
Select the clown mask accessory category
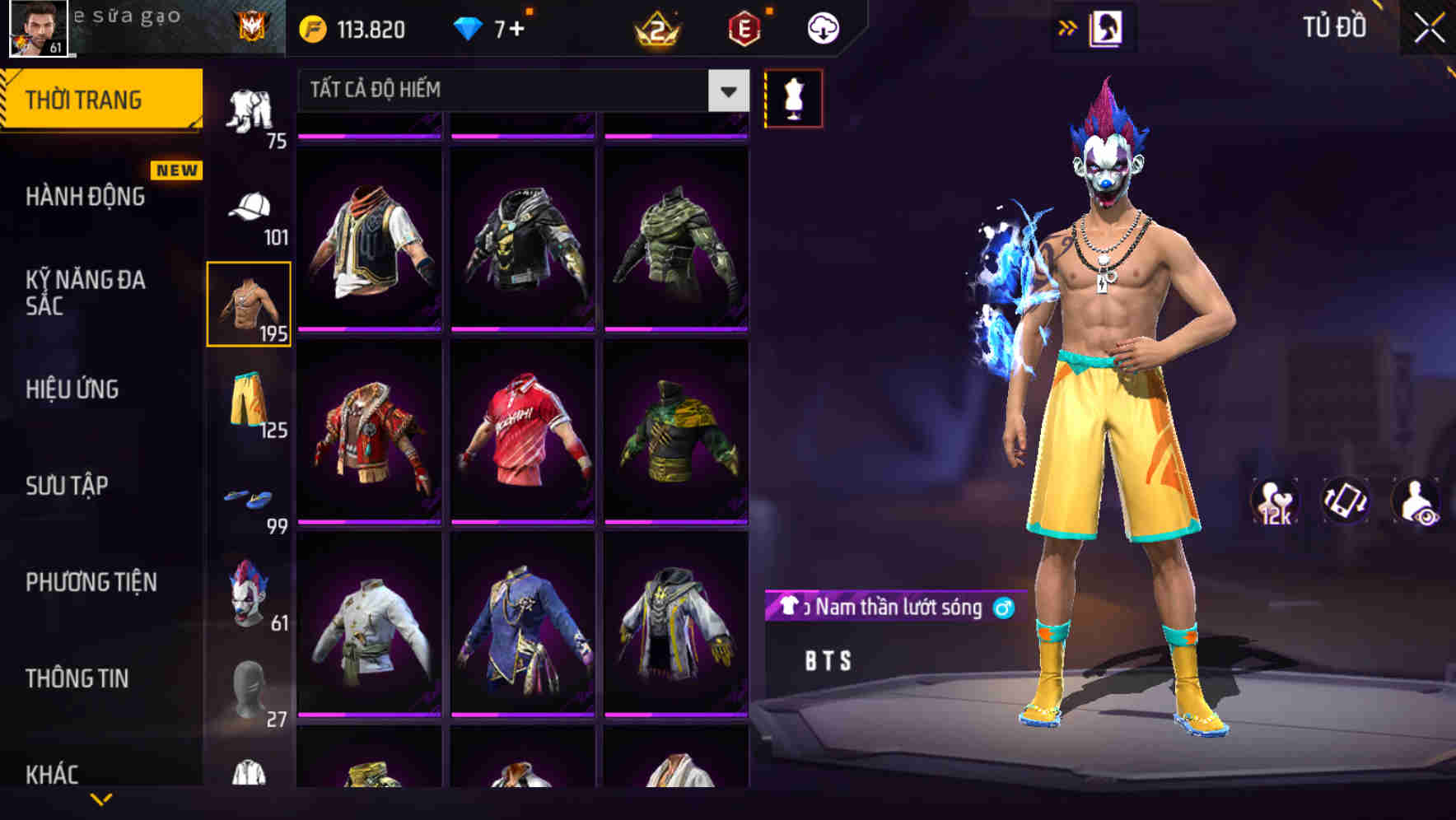[x=249, y=592]
